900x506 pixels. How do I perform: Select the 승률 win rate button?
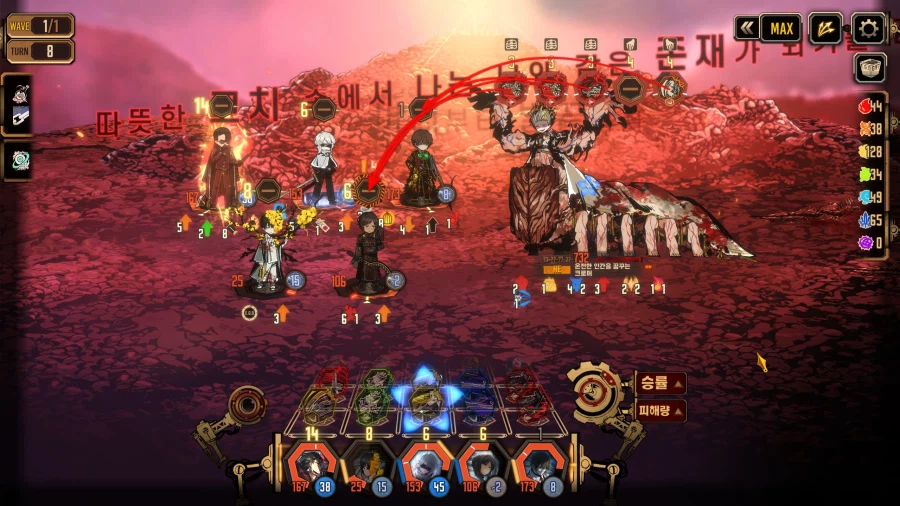click(x=660, y=383)
